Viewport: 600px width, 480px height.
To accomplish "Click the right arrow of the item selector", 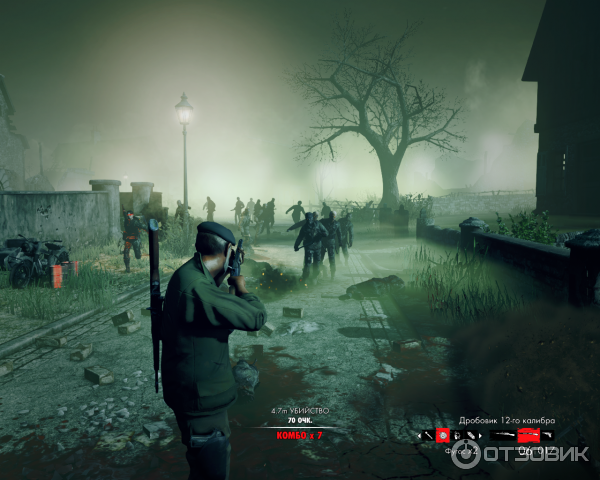I will tap(480, 435).
